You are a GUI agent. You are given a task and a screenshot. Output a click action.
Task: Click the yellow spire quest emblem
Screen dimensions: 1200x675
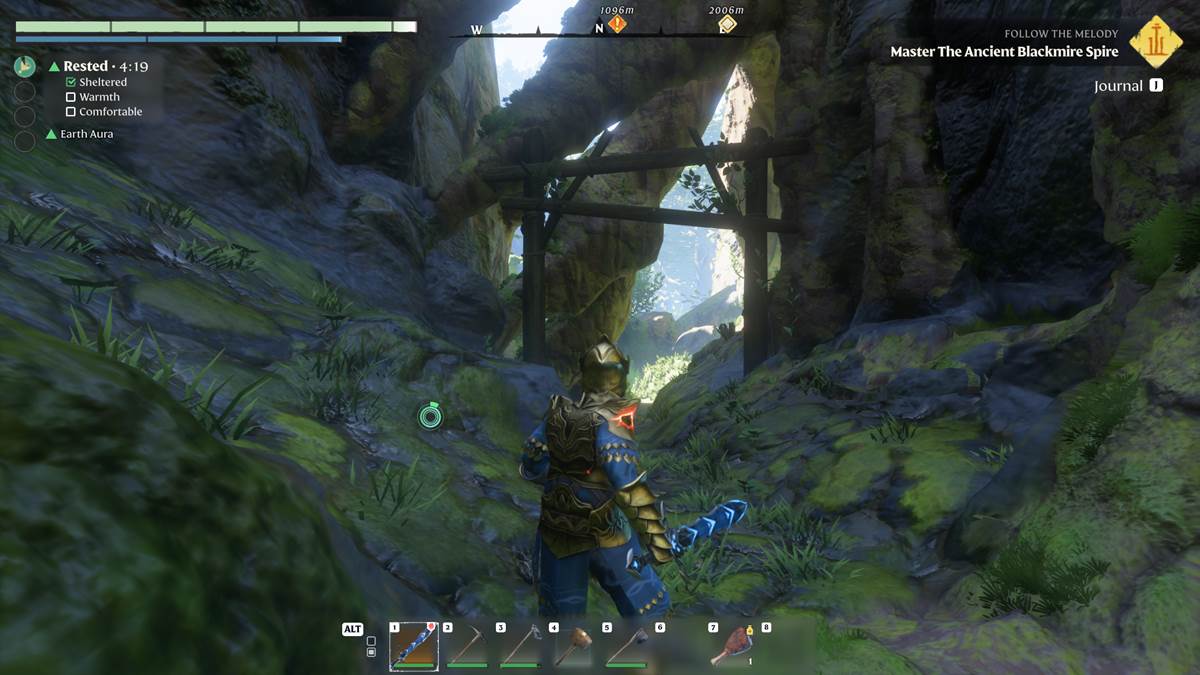1155,41
